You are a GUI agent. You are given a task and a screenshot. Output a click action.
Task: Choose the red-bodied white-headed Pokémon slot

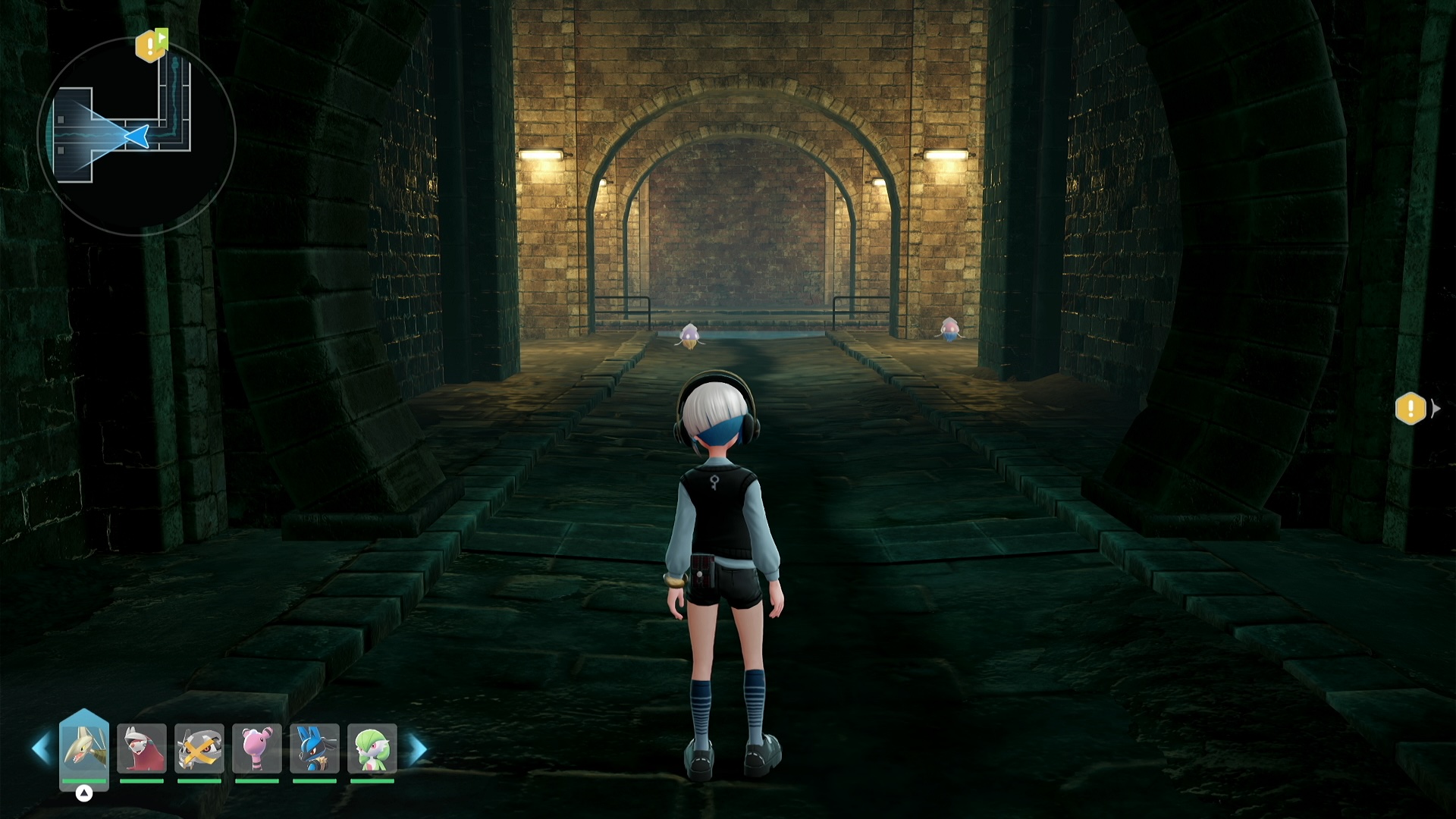[142, 749]
